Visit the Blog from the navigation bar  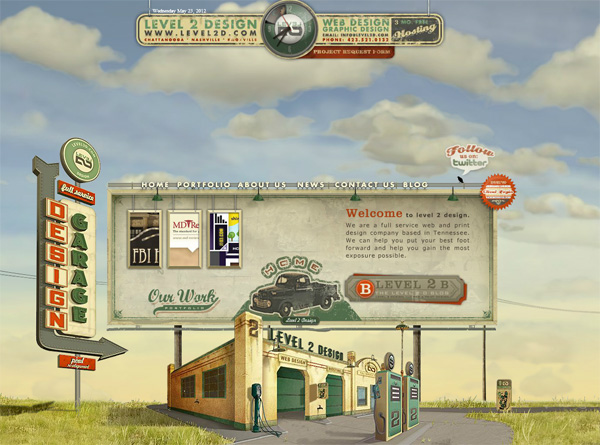(415, 185)
